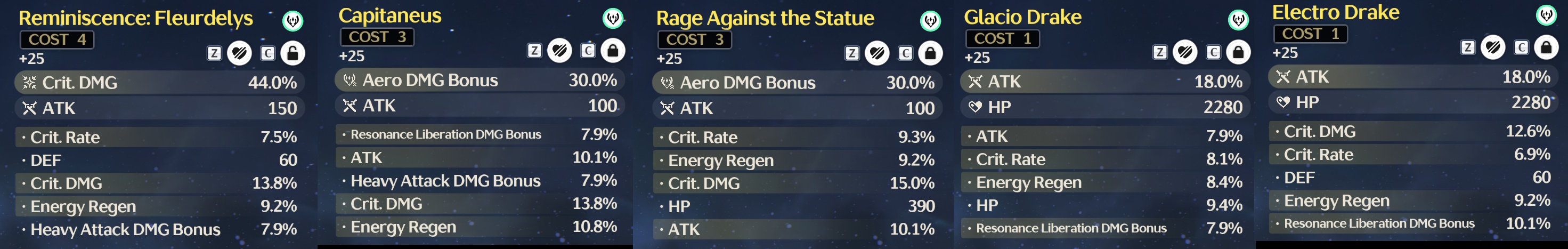This screenshot has width=1568, height=249.
Task: View sonata effect icon for Reminiscence: Fleurdelys
Action: [x=293, y=21]
